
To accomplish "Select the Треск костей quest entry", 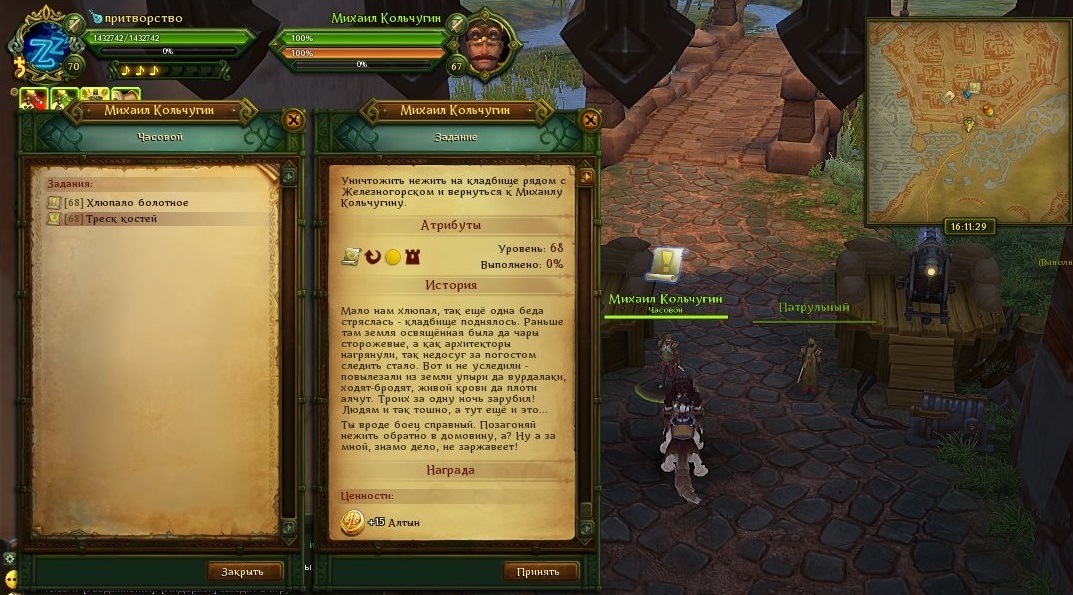I will point(121,219).
